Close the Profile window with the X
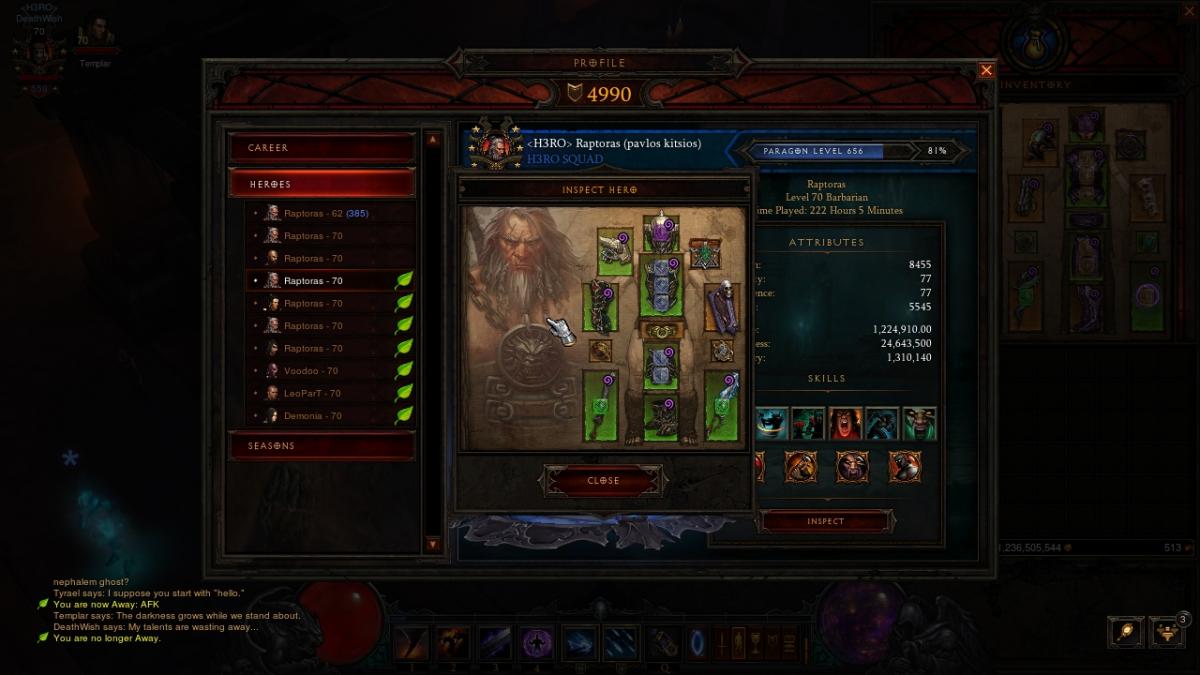The height and width of the screenshot is (675, 1200). [x=986, y=70]
